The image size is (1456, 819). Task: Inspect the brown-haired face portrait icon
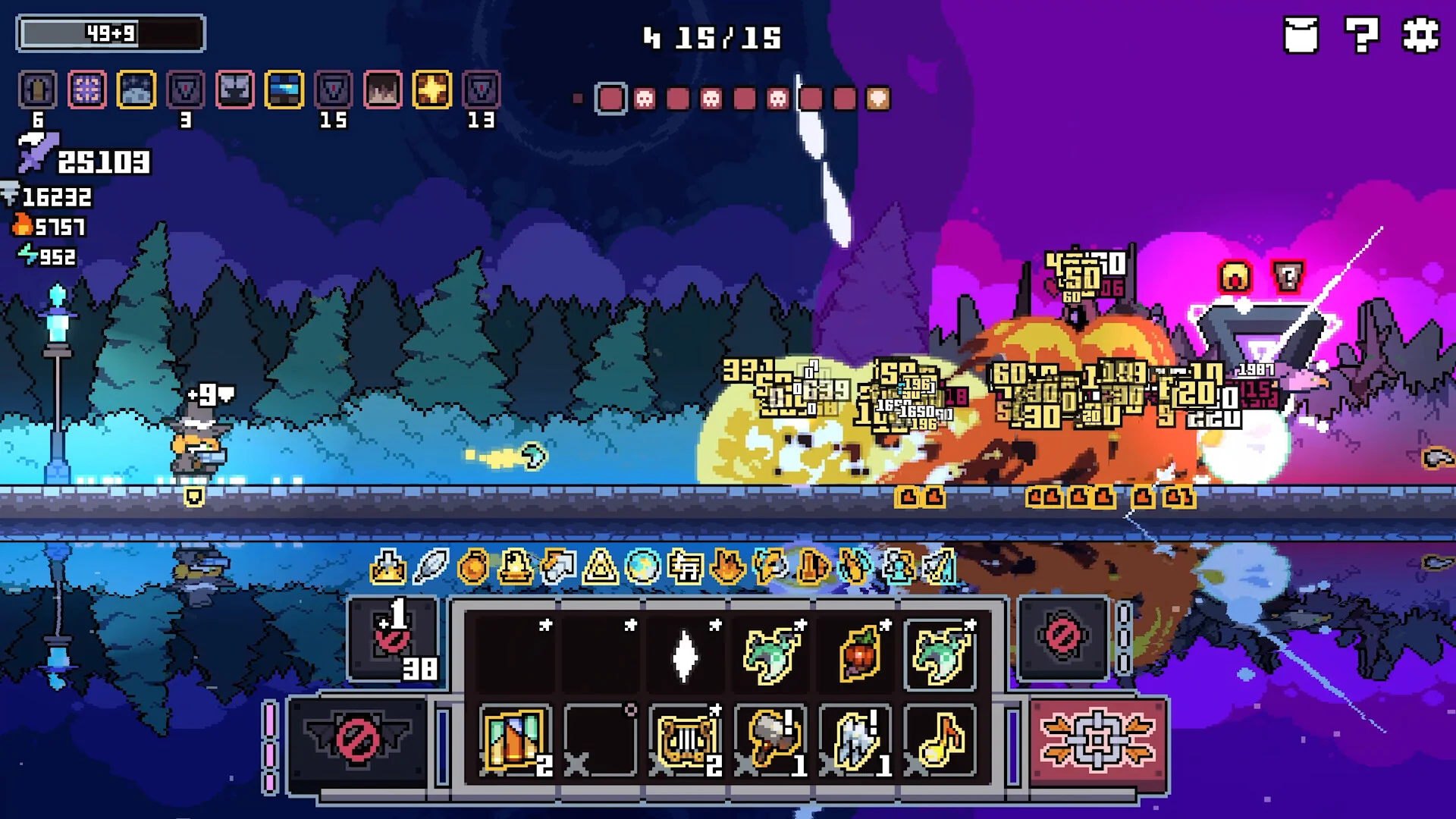(383, 89)
